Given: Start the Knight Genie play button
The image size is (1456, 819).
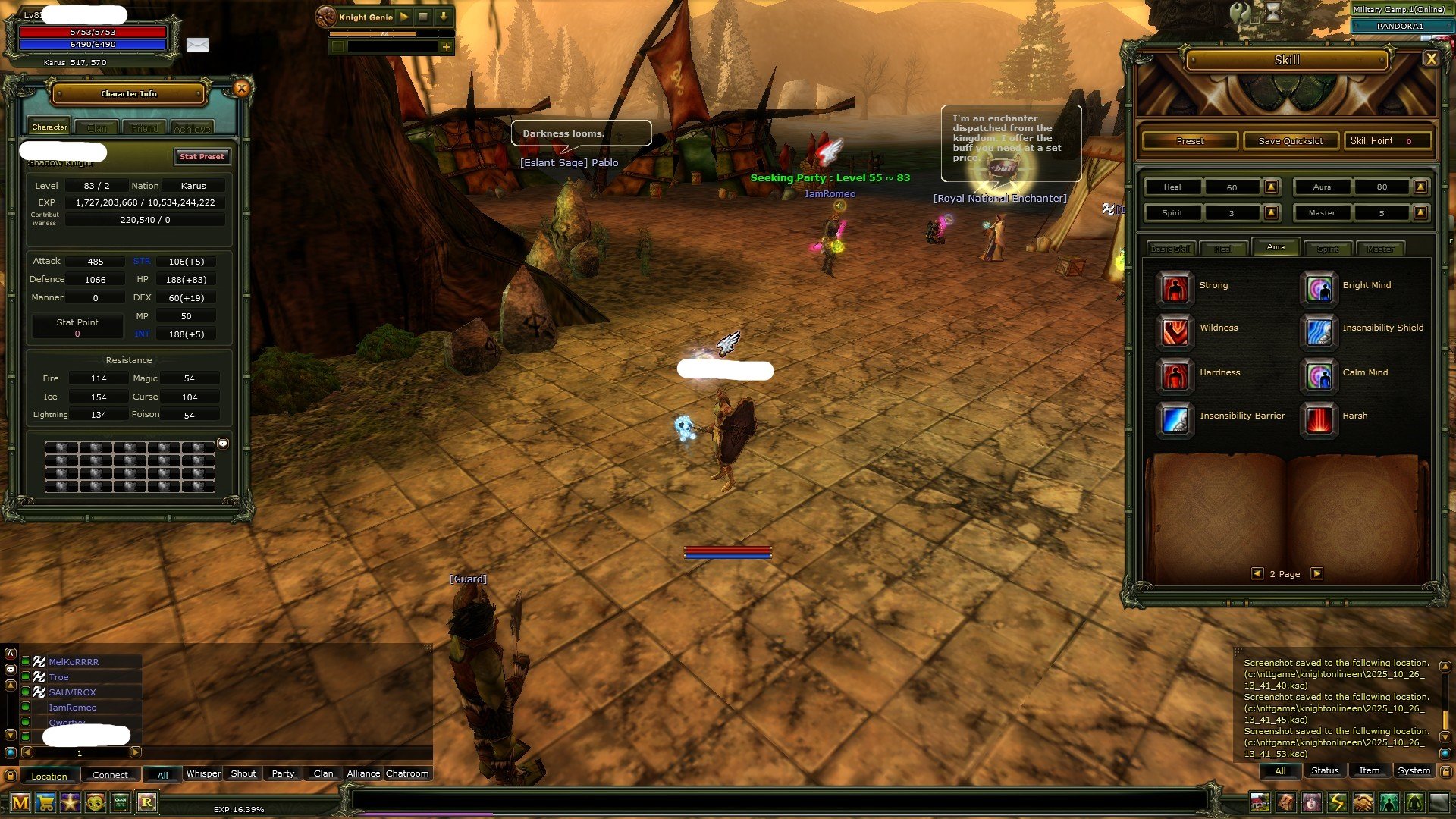Looking at the screenshot, I should 404,17.
